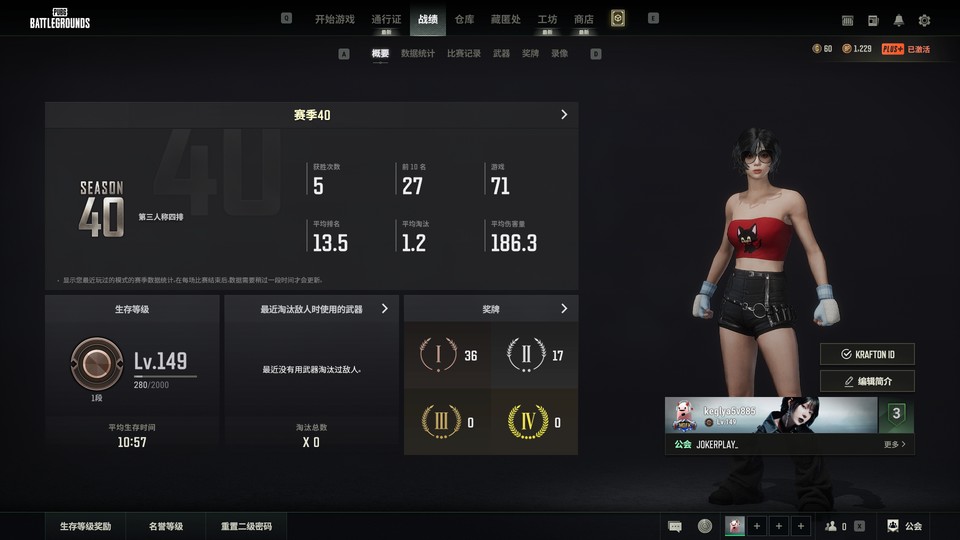Open the 仓库 inventory tab
The width and height of the screenshot is (960, 540).
click(x=464, y=19)
